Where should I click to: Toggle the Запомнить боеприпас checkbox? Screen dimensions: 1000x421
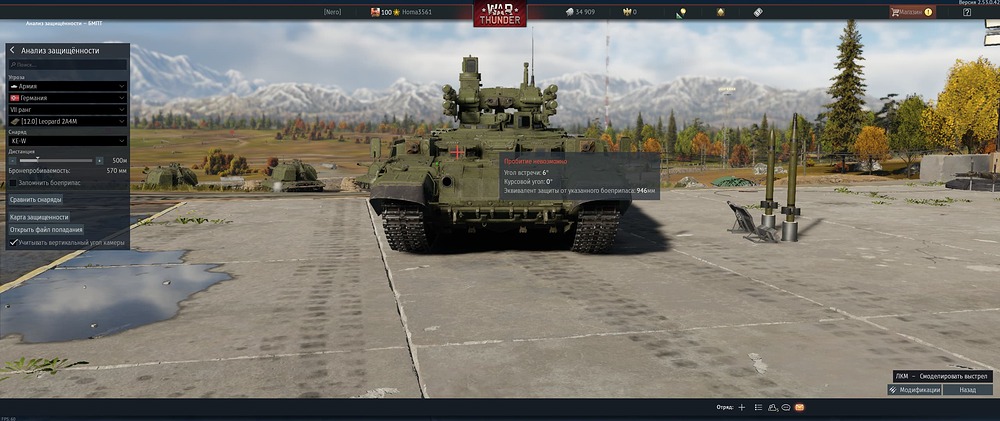coord(13,183)
